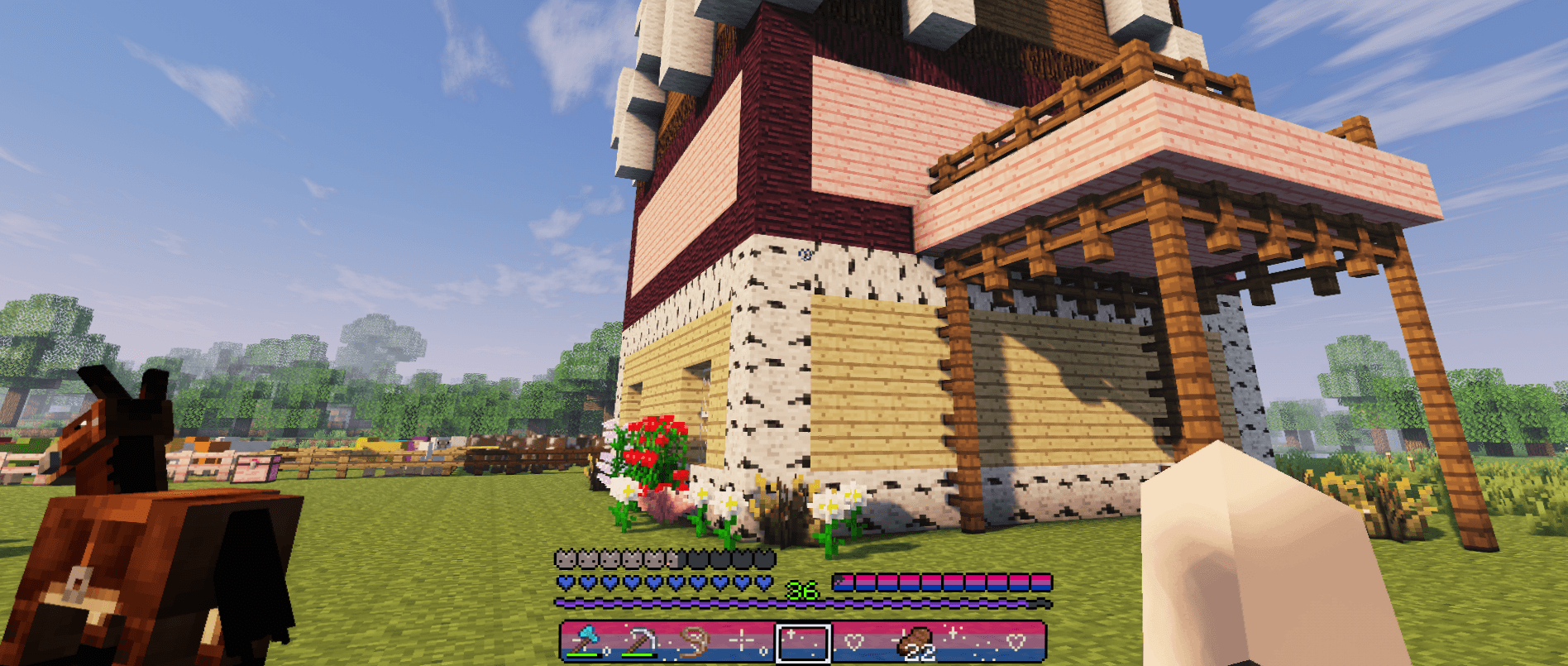Click the green durability bar under the axe

click(583, 654)
